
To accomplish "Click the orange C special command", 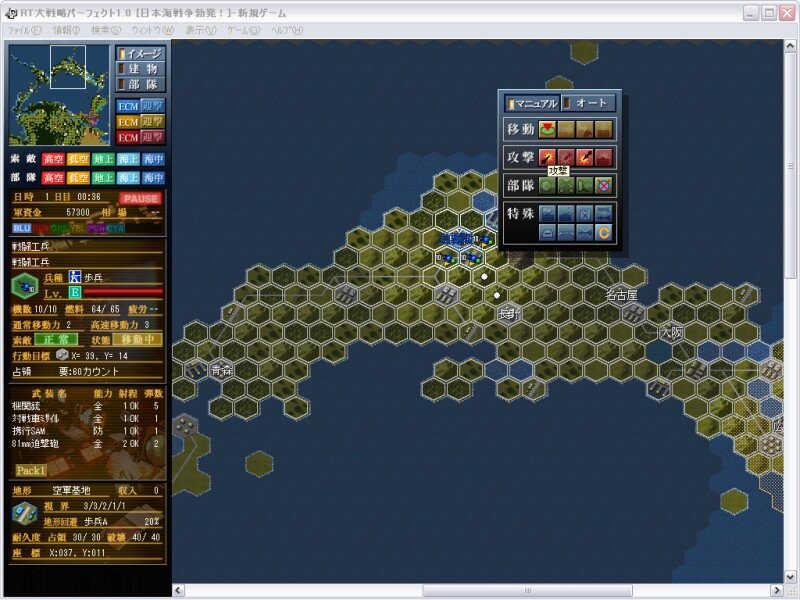I will coord(603,232).
